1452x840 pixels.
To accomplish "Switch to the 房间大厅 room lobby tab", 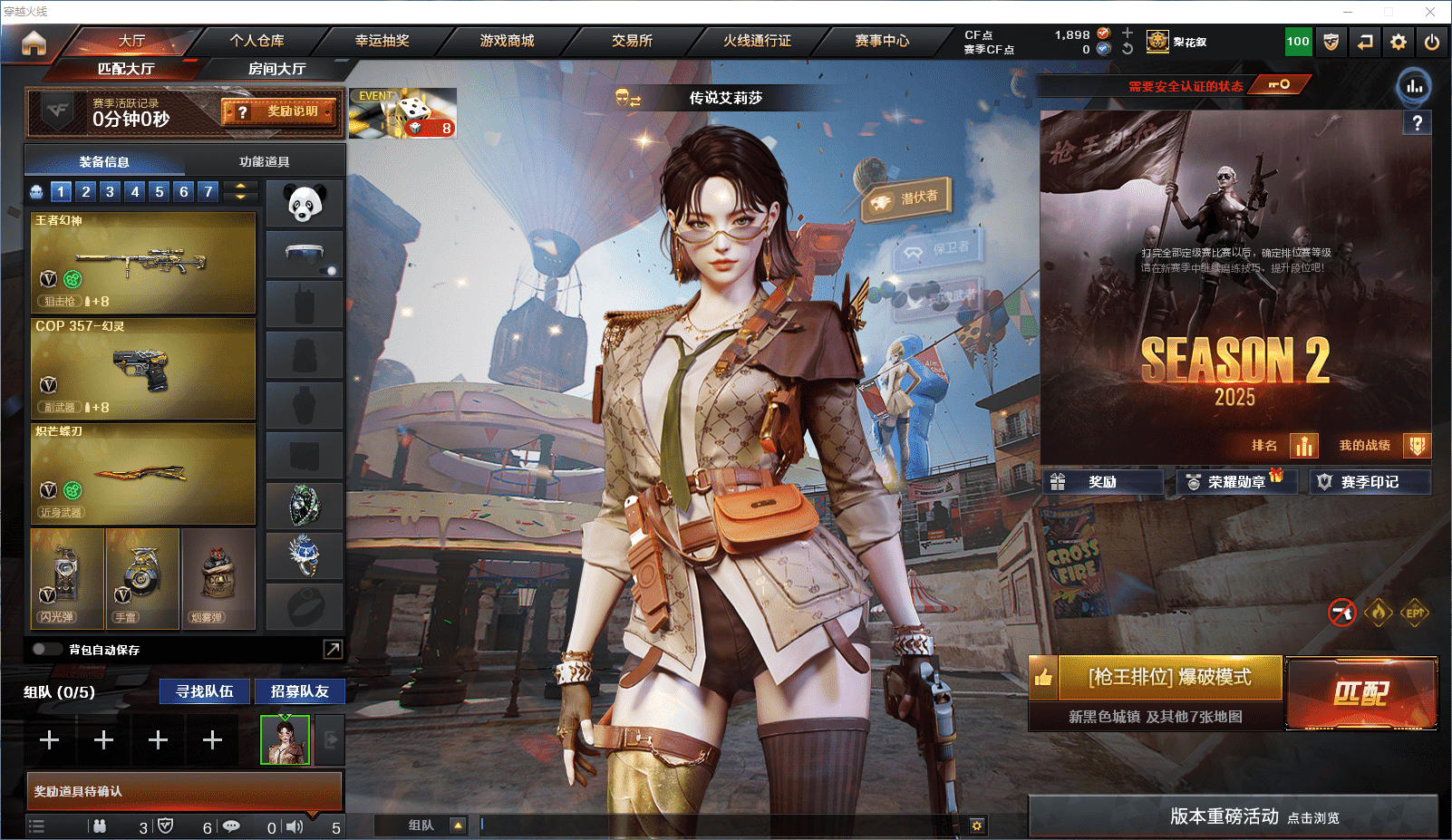I will pos(276,69).
